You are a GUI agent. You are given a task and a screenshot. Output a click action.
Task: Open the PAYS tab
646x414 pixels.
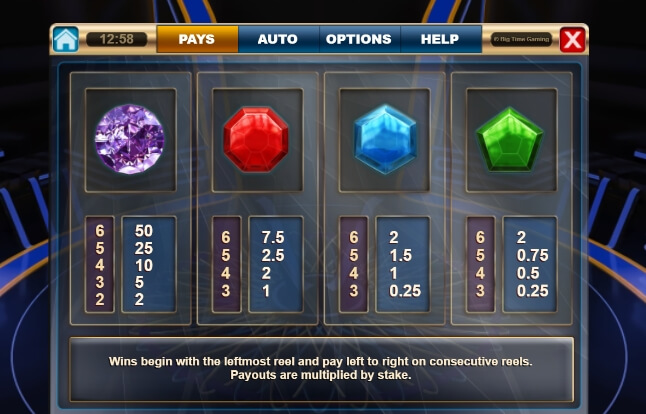point(197,39)
